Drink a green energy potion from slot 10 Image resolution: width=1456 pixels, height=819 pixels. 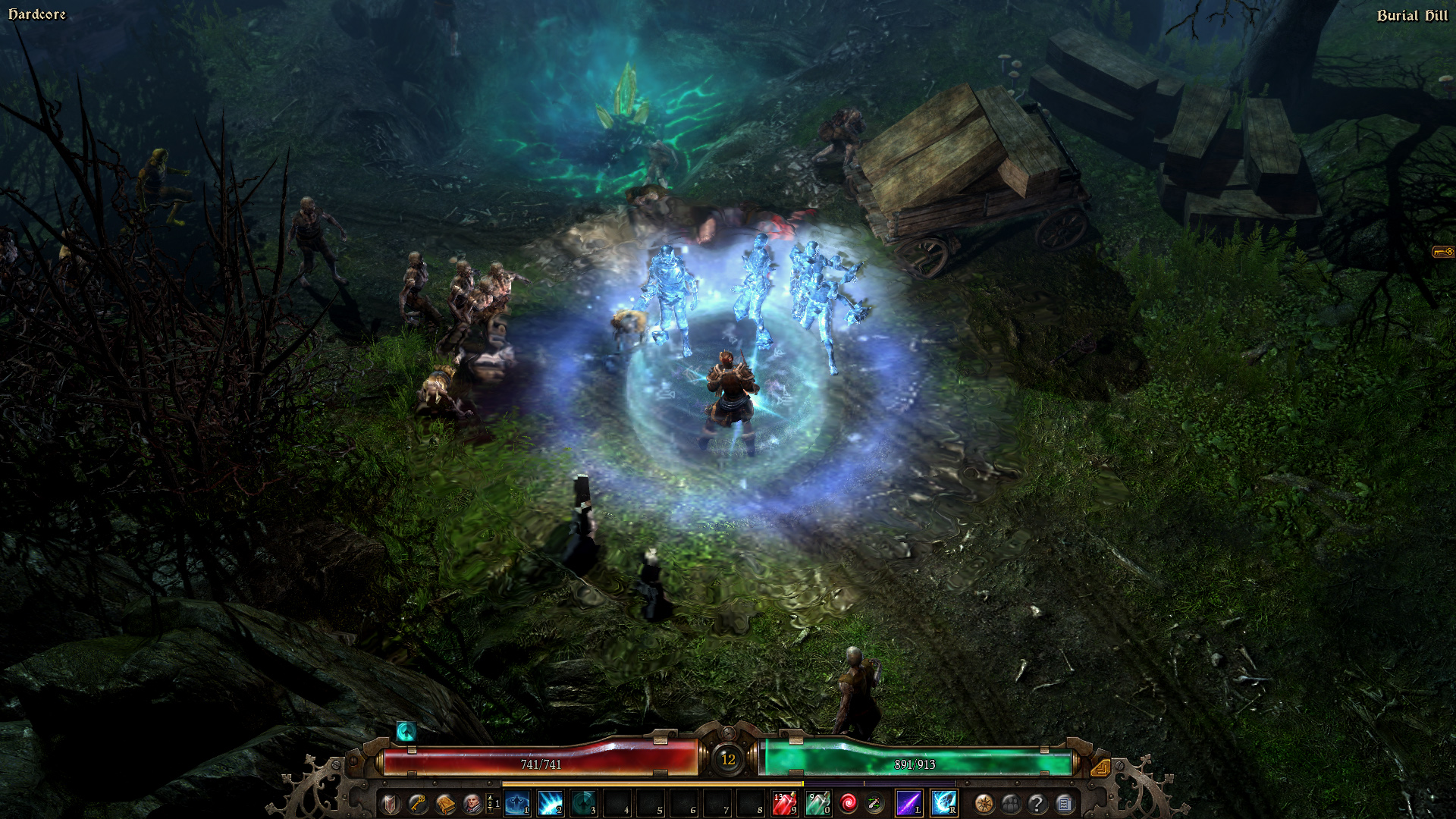pos(819,802)
